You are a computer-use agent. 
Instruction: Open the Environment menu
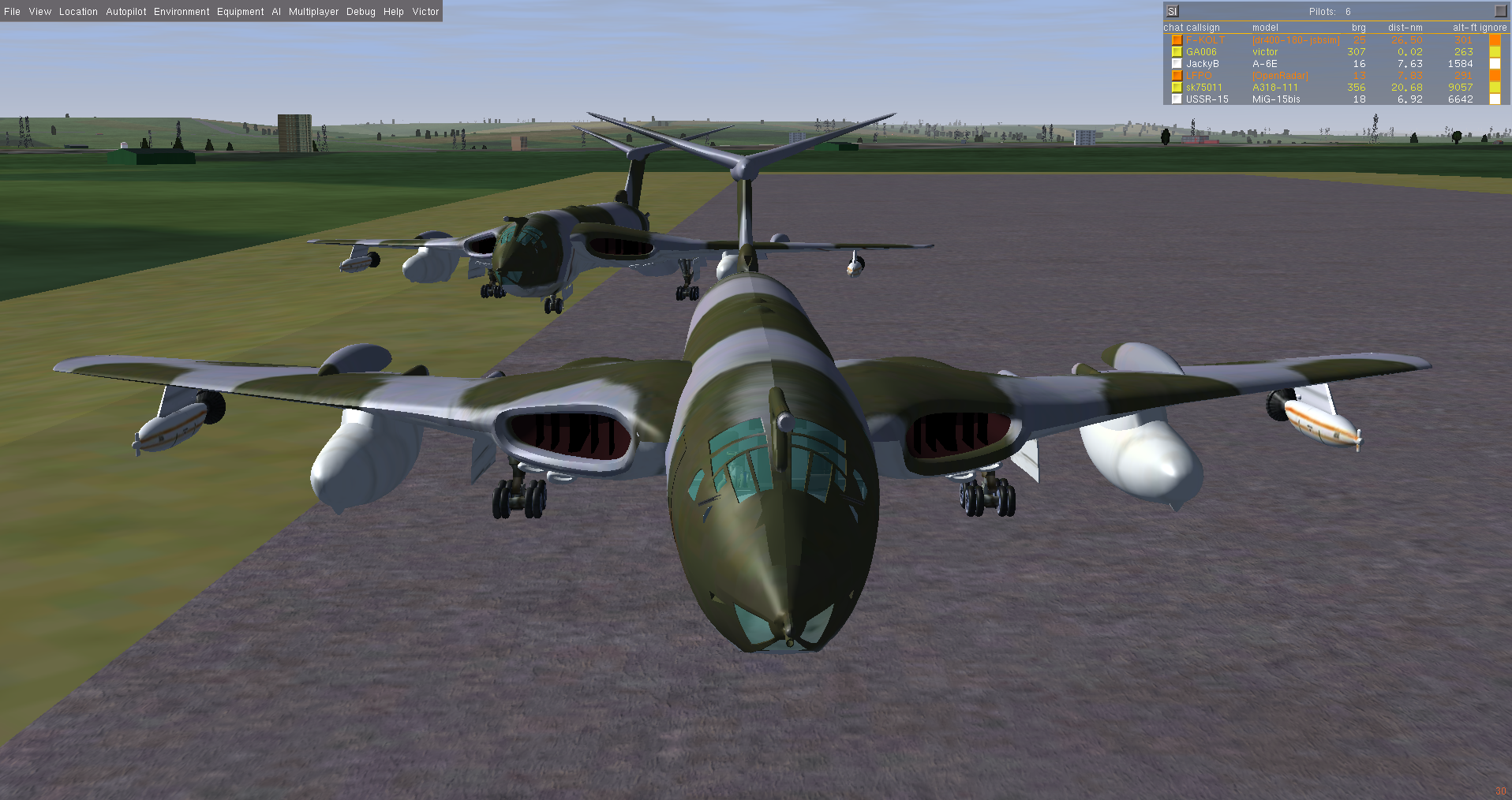[x=182, y=12]
